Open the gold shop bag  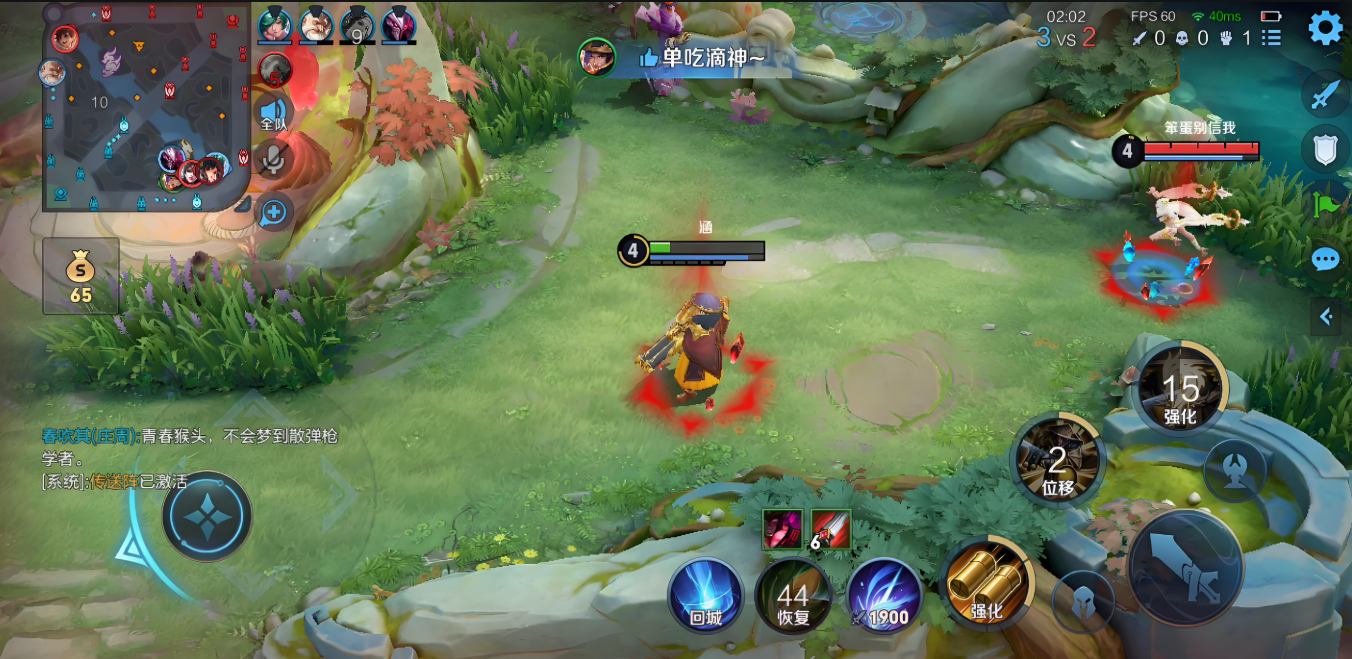(81, 276)
